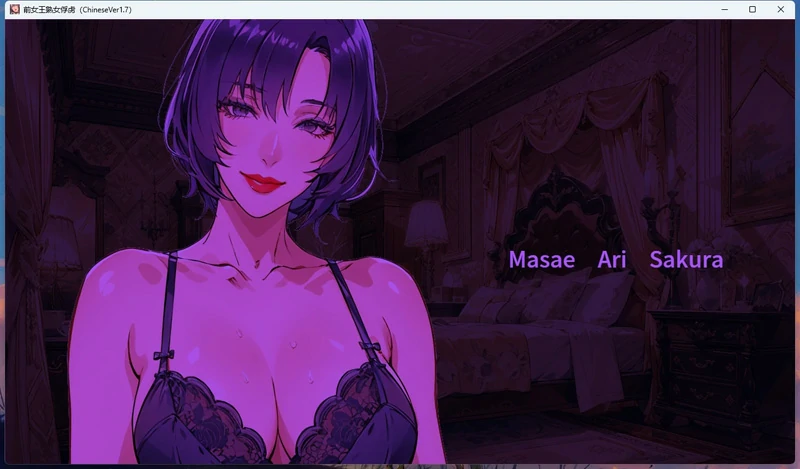Minimize the game window
Screen dimensions: 800x469
click(724, 9)
